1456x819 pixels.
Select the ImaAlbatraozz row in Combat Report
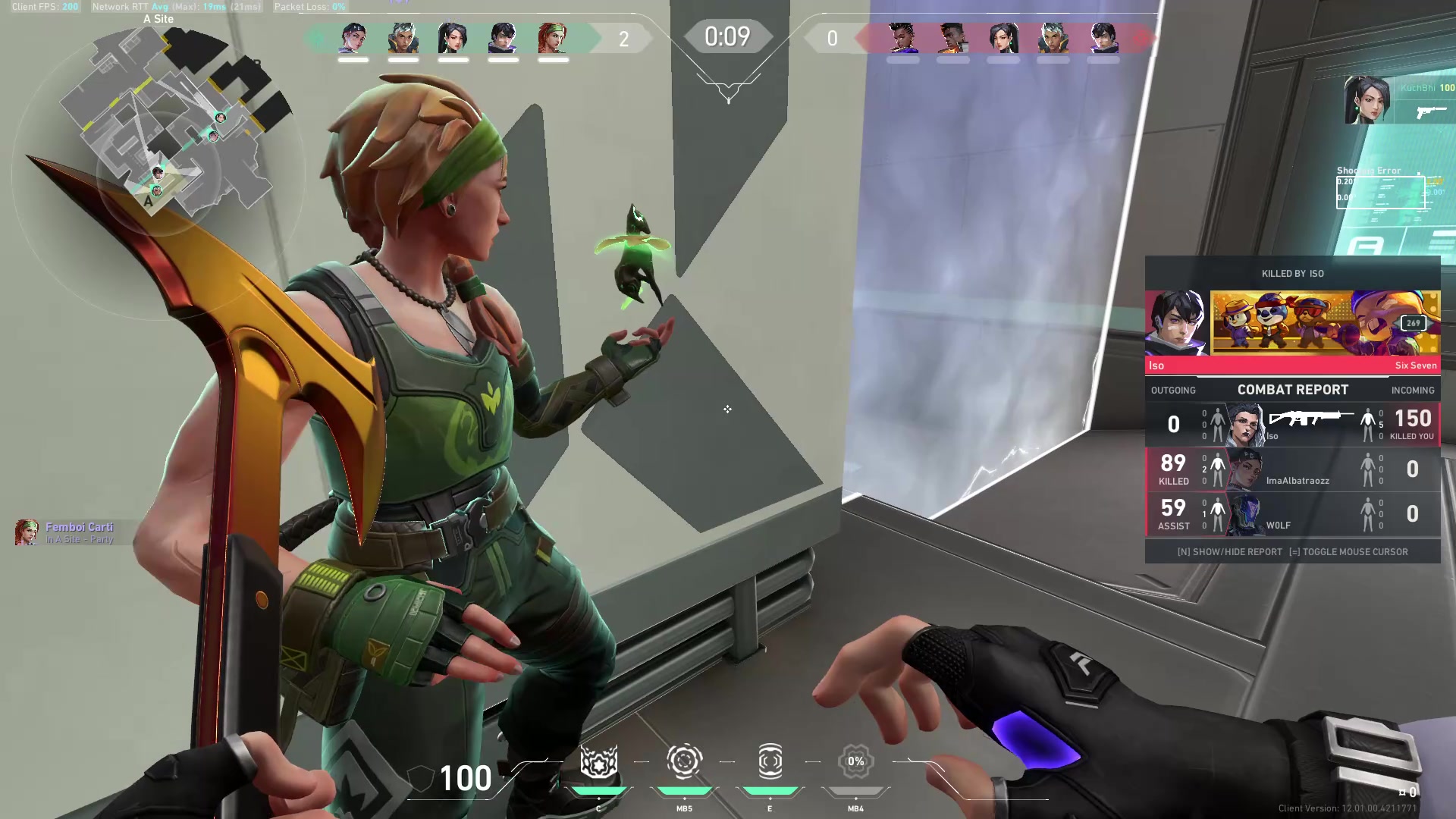(x=1292, y=469)
